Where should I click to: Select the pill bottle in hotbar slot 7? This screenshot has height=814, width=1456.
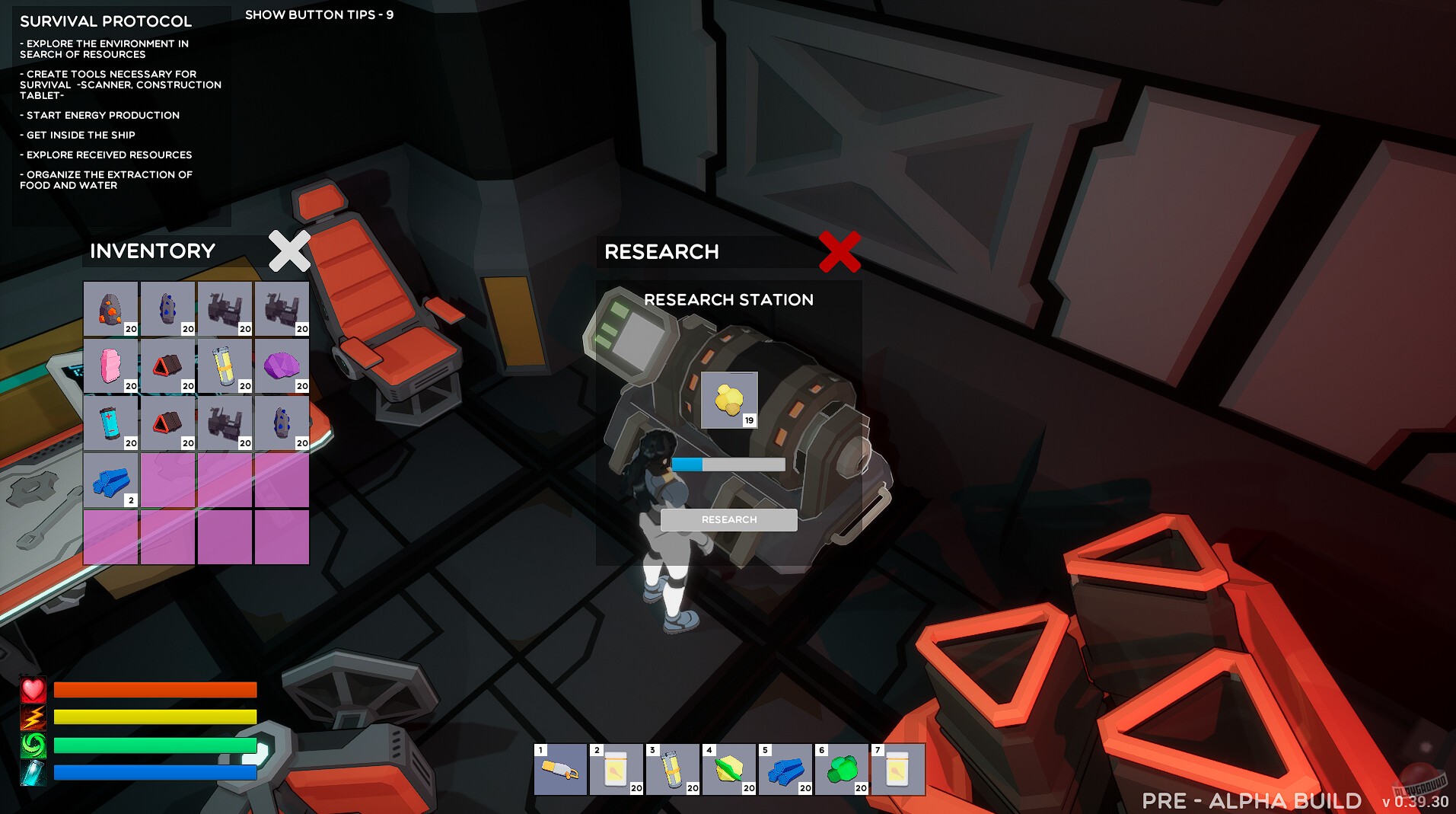click(898, 769)
